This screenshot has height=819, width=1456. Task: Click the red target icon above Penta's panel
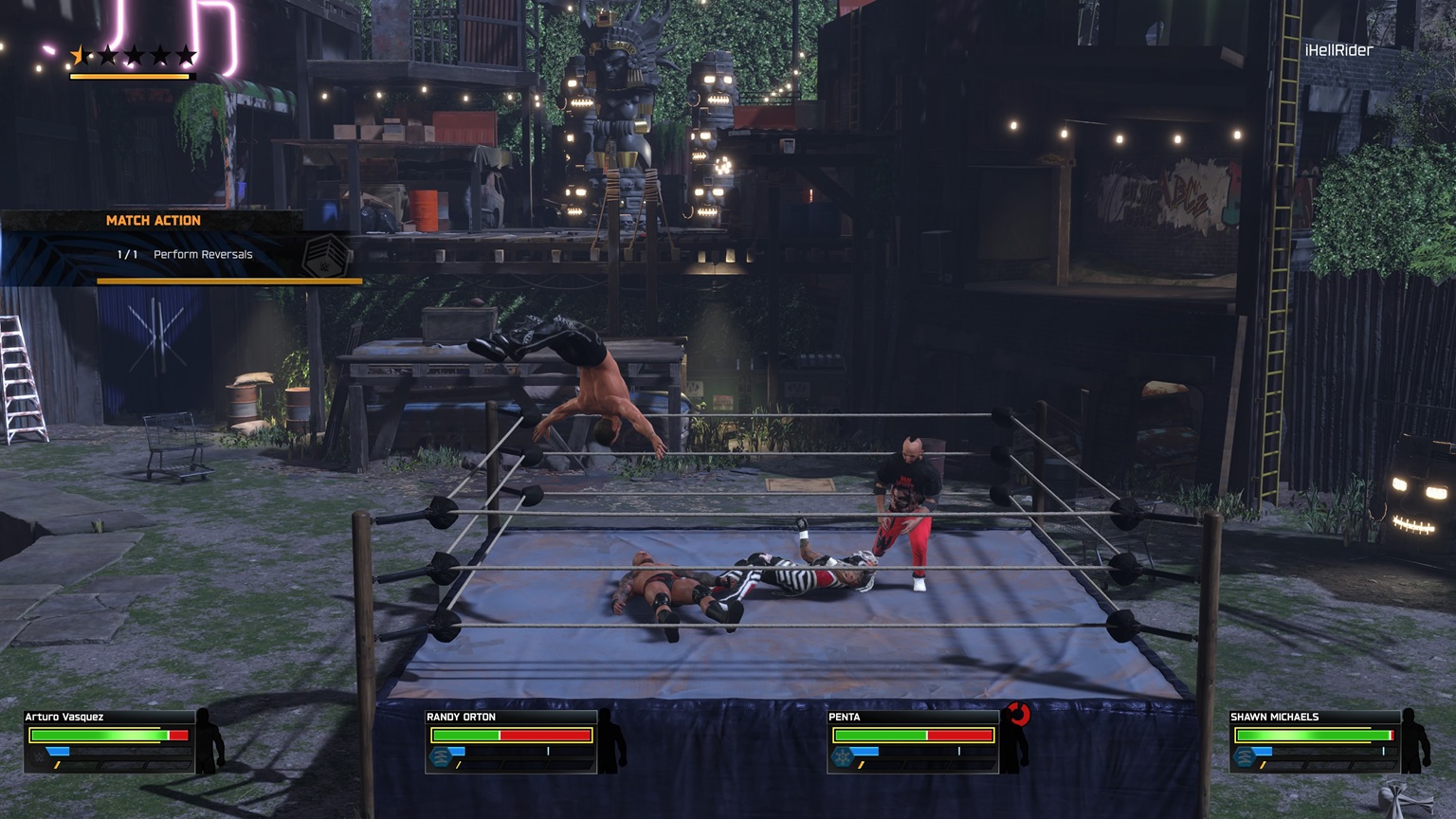1019,714
